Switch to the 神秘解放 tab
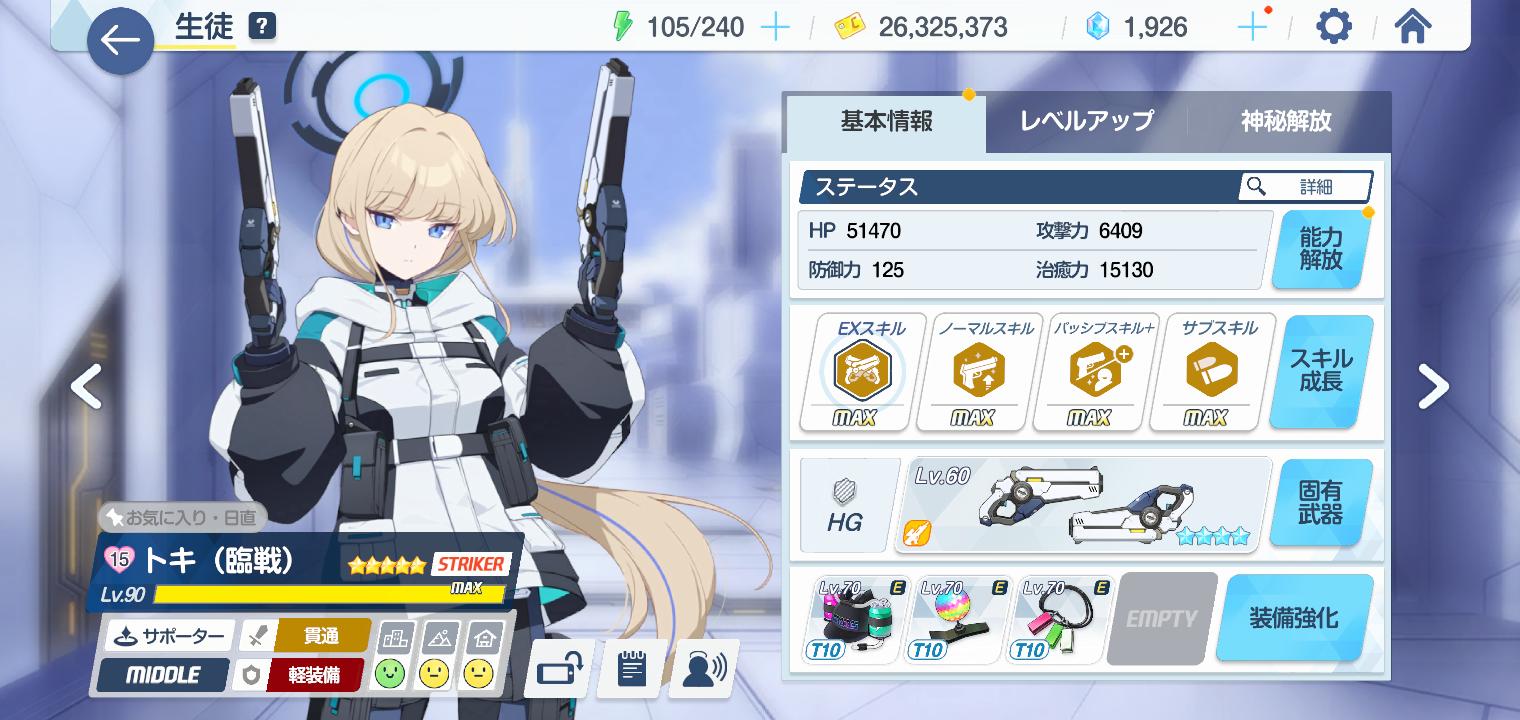Viewport: 1520px width, 720px height. (x=1286, y=122)
